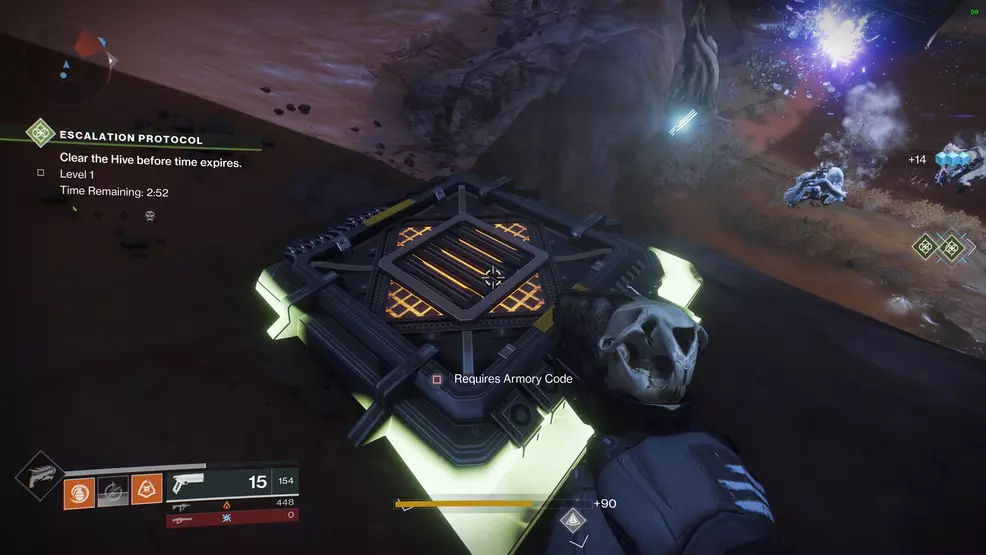This screenshot has height=555, width=986.
Task: Select the greyed-out class ability icon
Action: (x=113, y=492)
